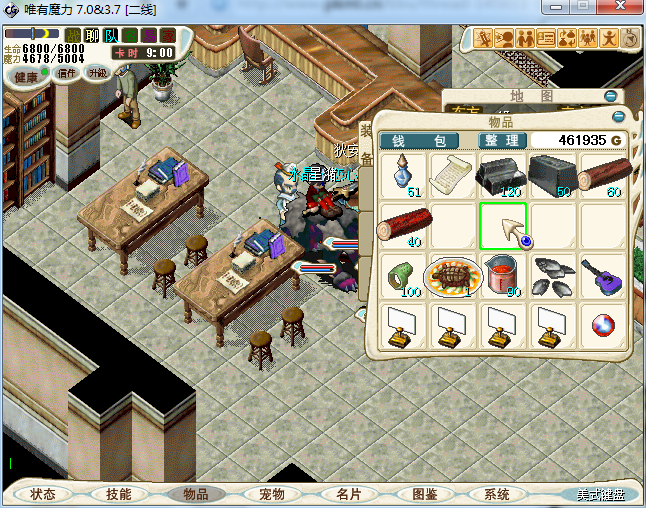Select the paper scroll item

(x=452, y=175)
